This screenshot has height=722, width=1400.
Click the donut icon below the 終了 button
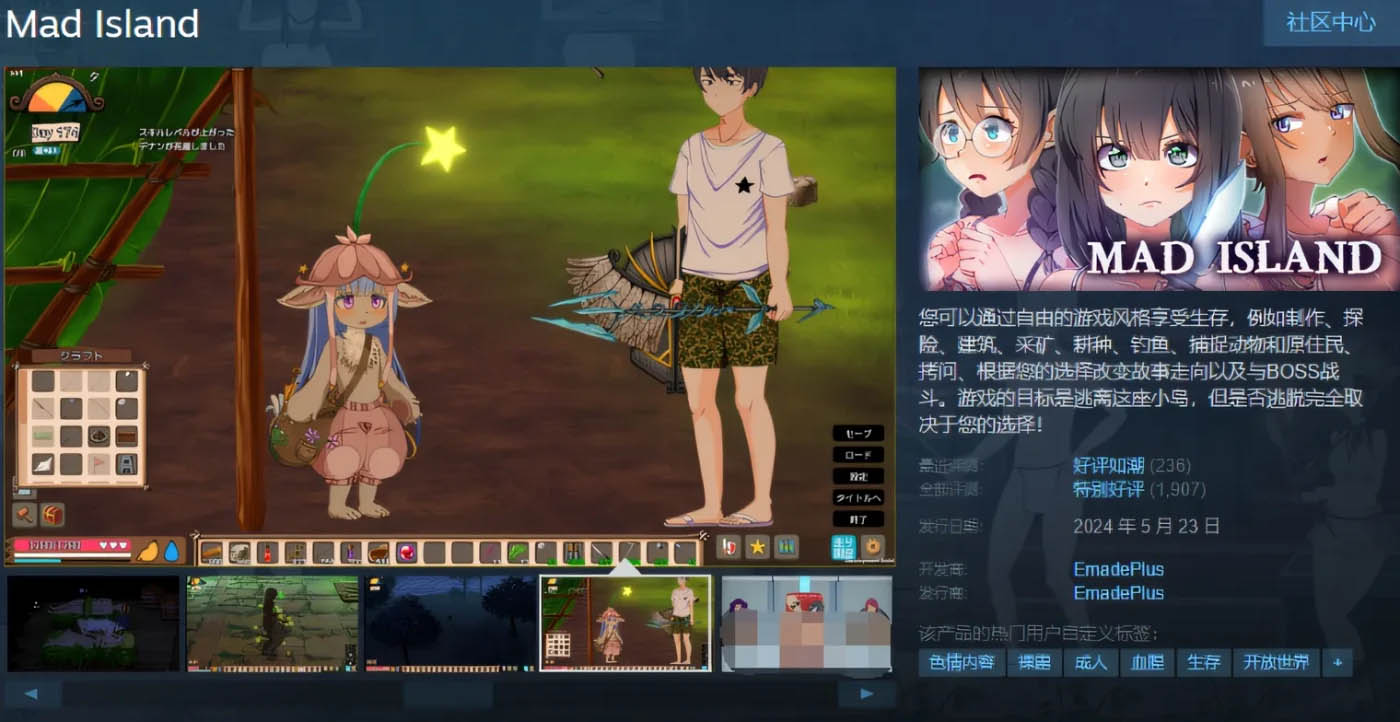point(872,546)
